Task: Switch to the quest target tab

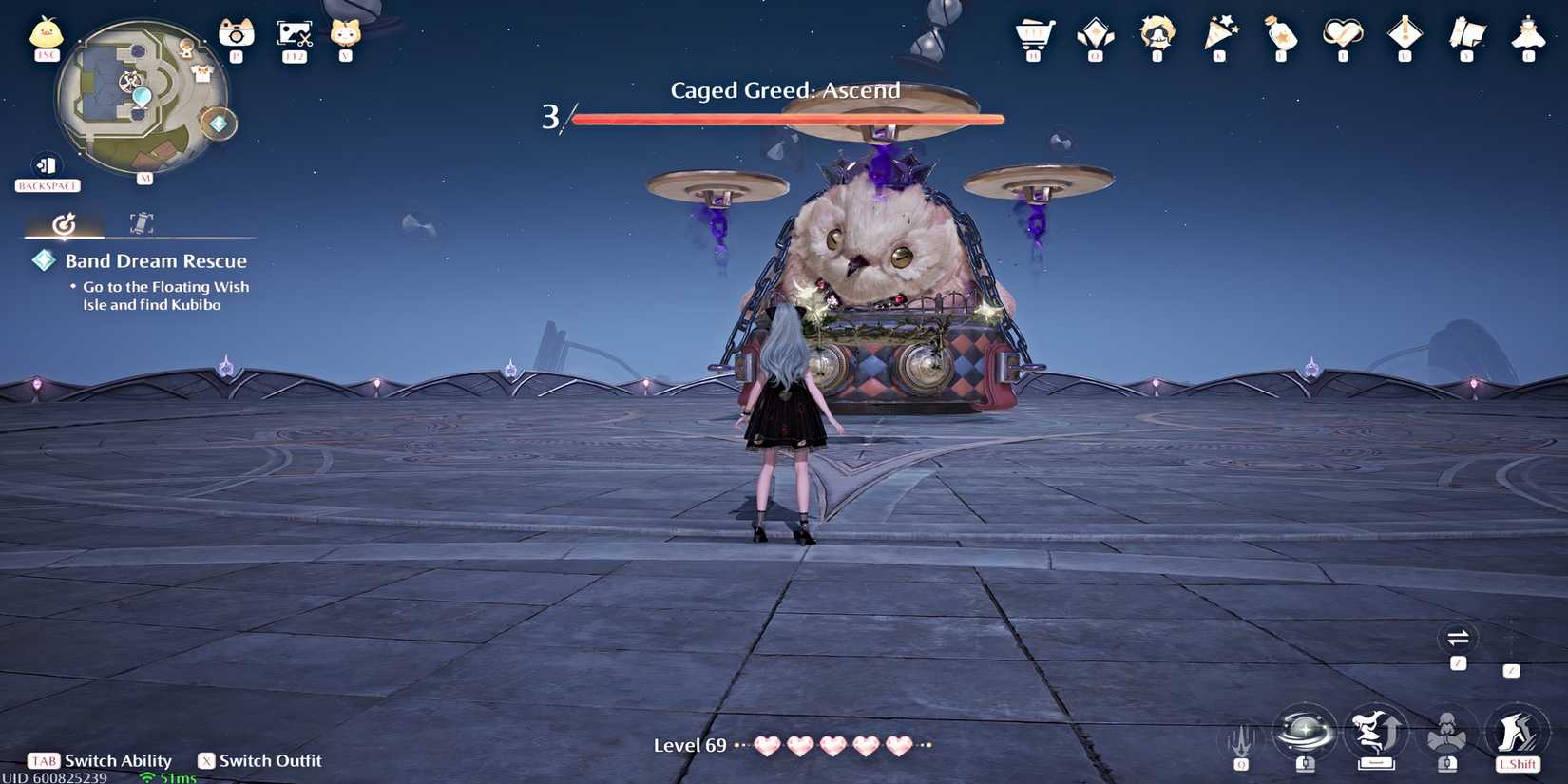Action: pos(65,223)
